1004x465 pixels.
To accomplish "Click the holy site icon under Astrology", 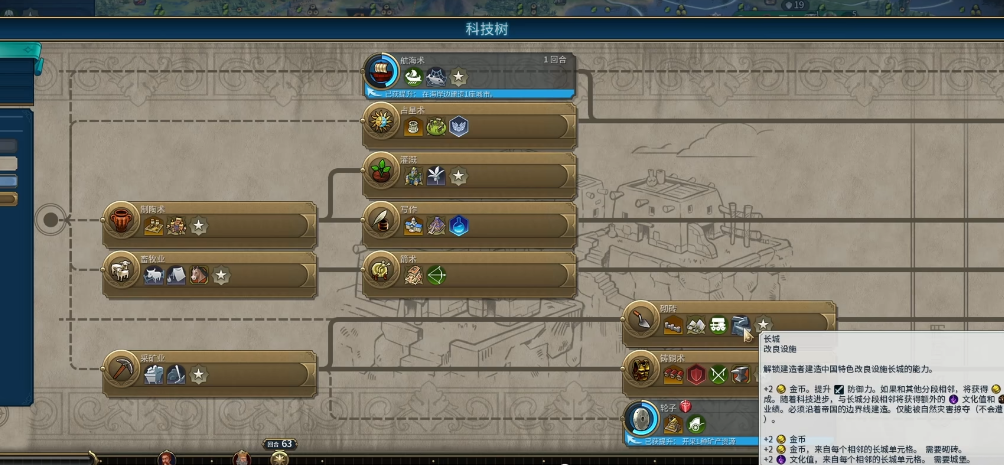I will click(x=459, y=127).
